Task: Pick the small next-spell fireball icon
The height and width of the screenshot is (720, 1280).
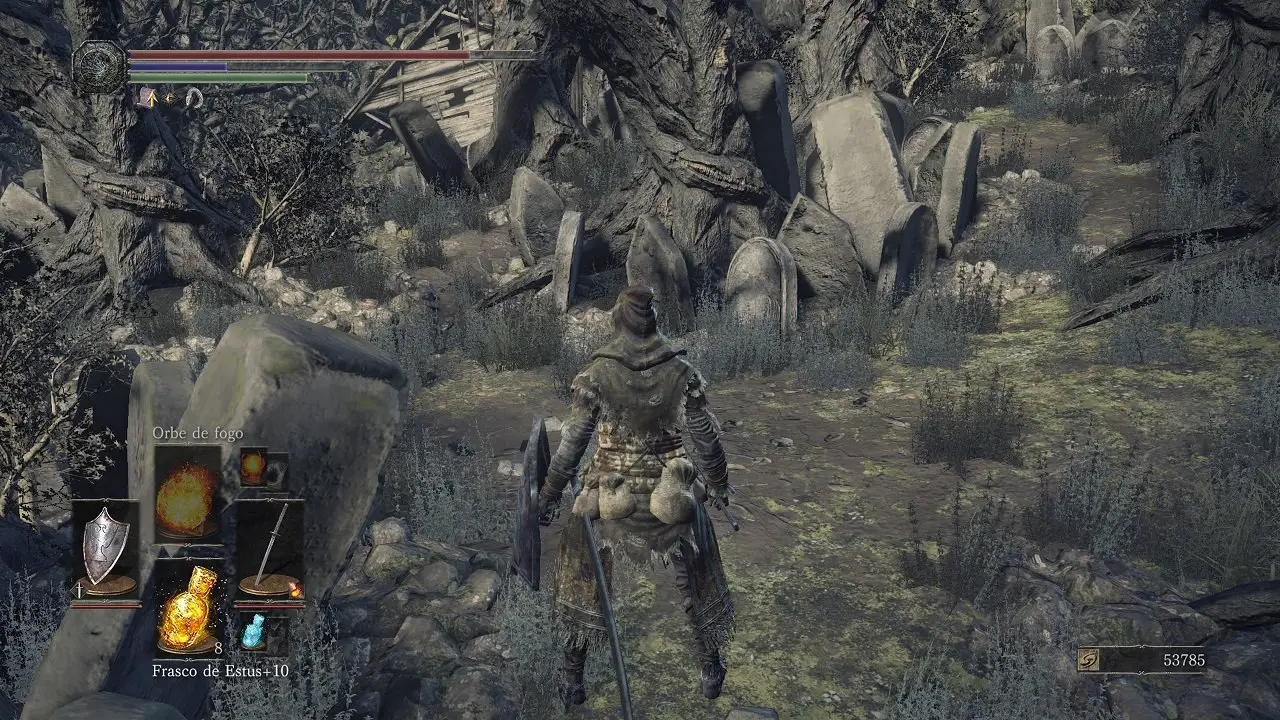Action: (x=253, y=468)
